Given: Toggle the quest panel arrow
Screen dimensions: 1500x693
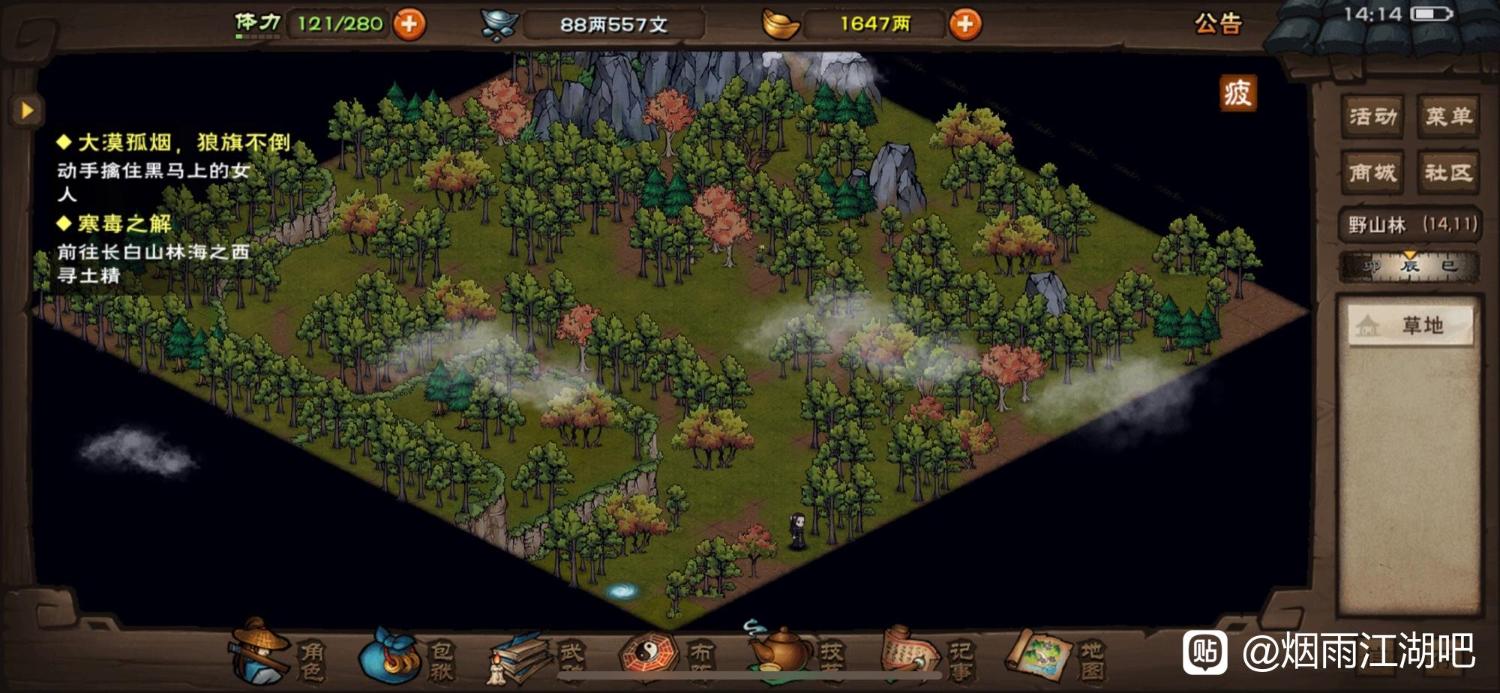Looking at the screenshot, I should click(x=27, y=109).
